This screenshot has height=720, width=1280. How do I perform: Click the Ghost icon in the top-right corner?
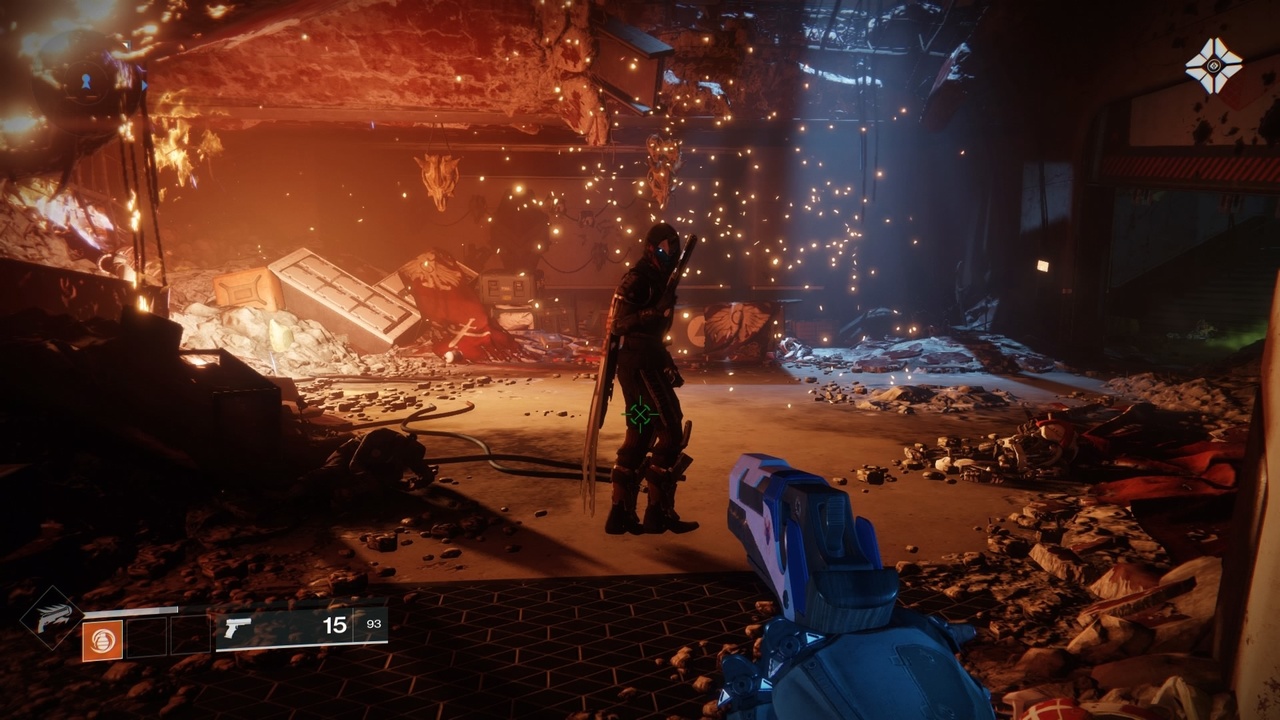pos(1213,63)
